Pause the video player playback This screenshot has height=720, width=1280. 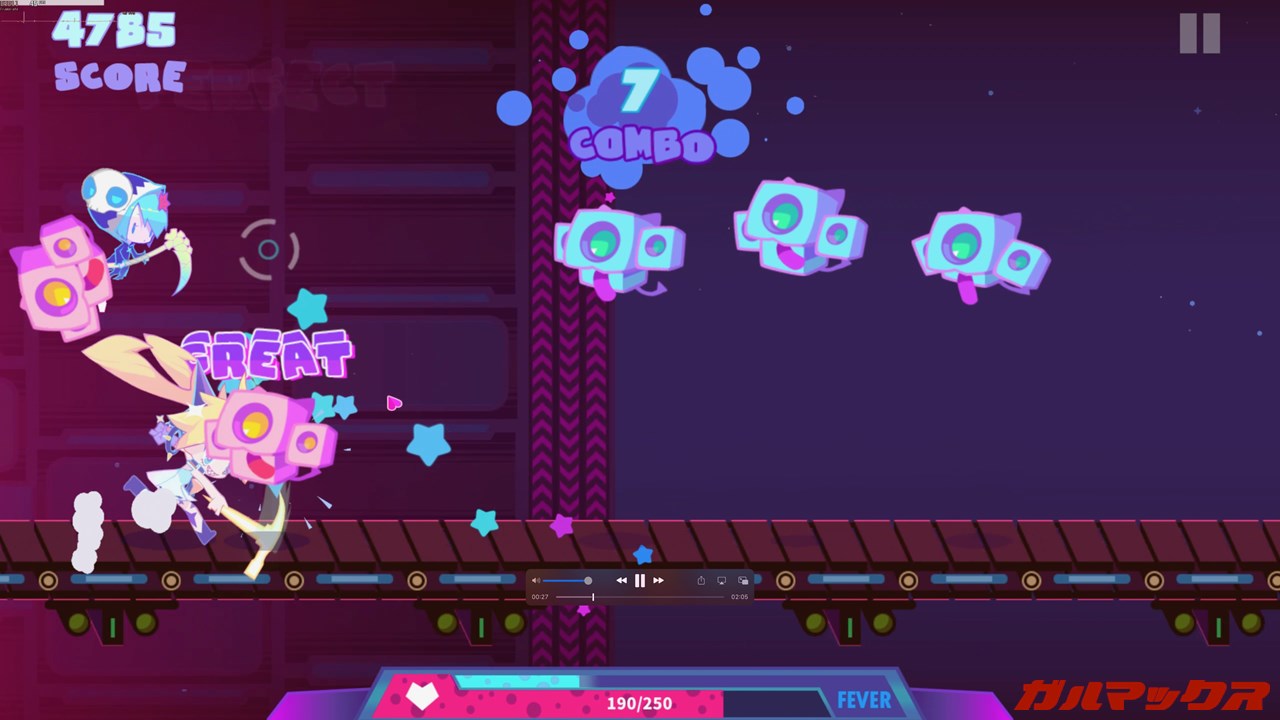[640, 580]
